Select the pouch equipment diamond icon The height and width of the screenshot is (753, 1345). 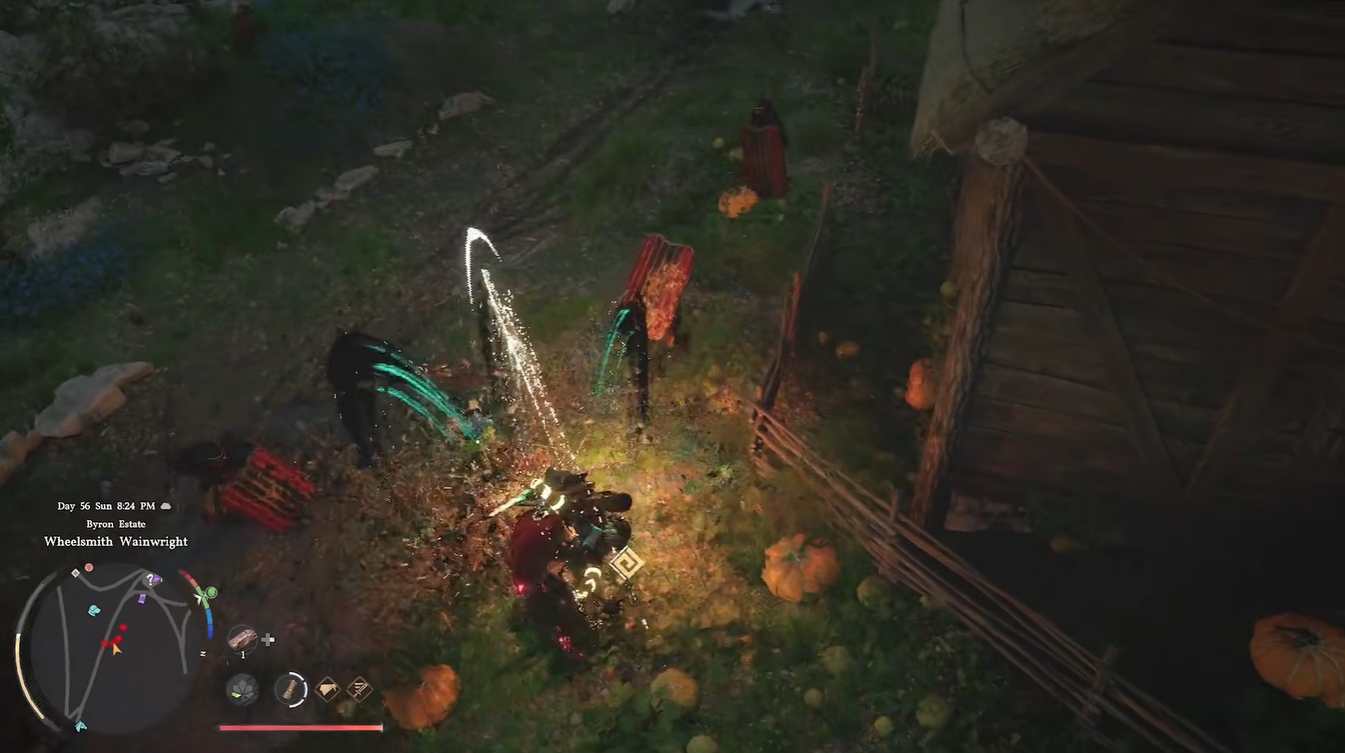[x=328, y=689]
